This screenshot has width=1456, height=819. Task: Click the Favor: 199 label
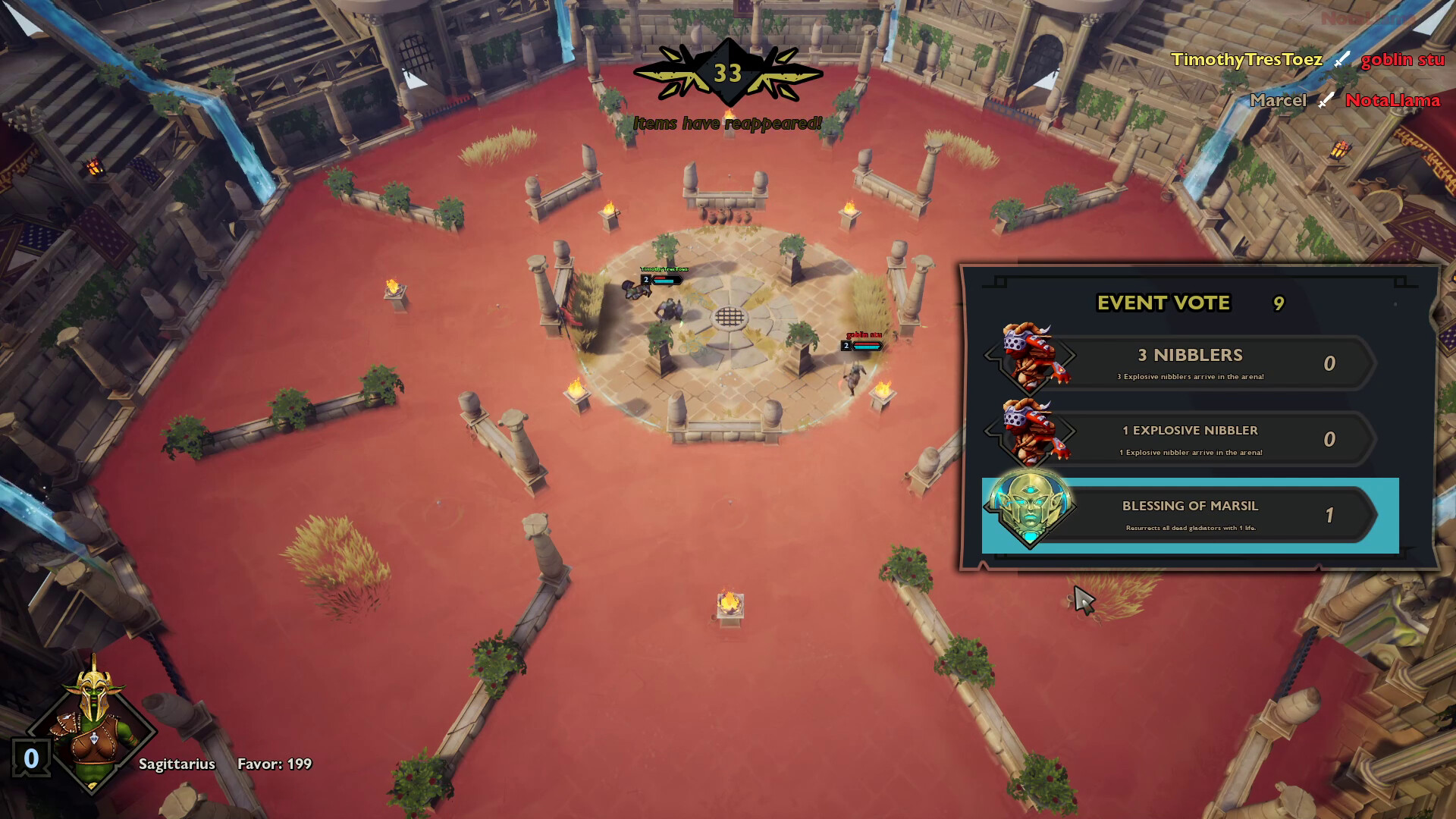pyautogui.click(x=274, y=765)
